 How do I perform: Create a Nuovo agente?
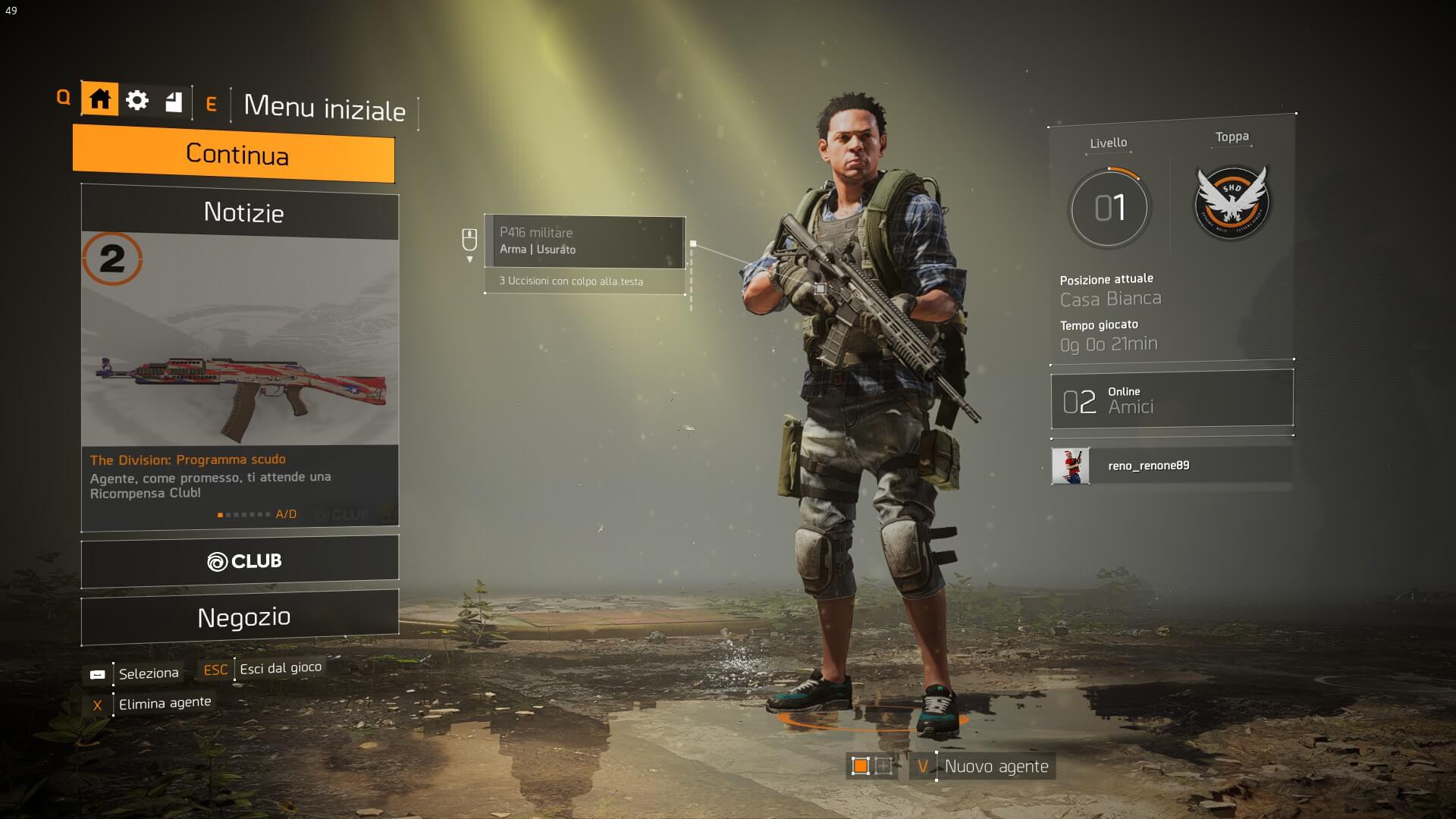click(x=996, y=767)
